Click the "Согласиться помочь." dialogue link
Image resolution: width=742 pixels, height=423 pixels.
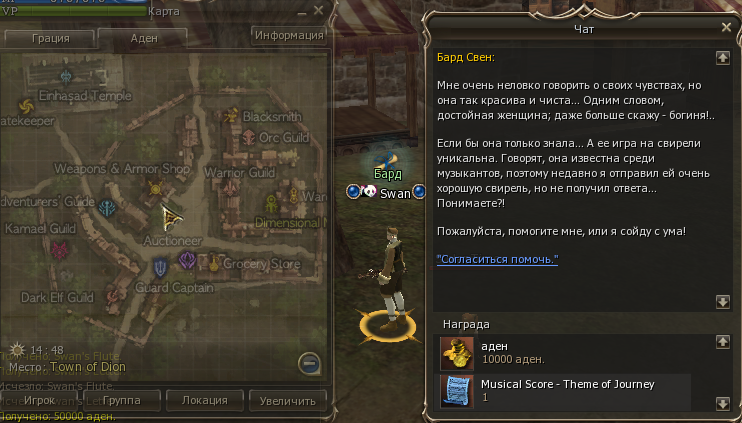point(497,260)
